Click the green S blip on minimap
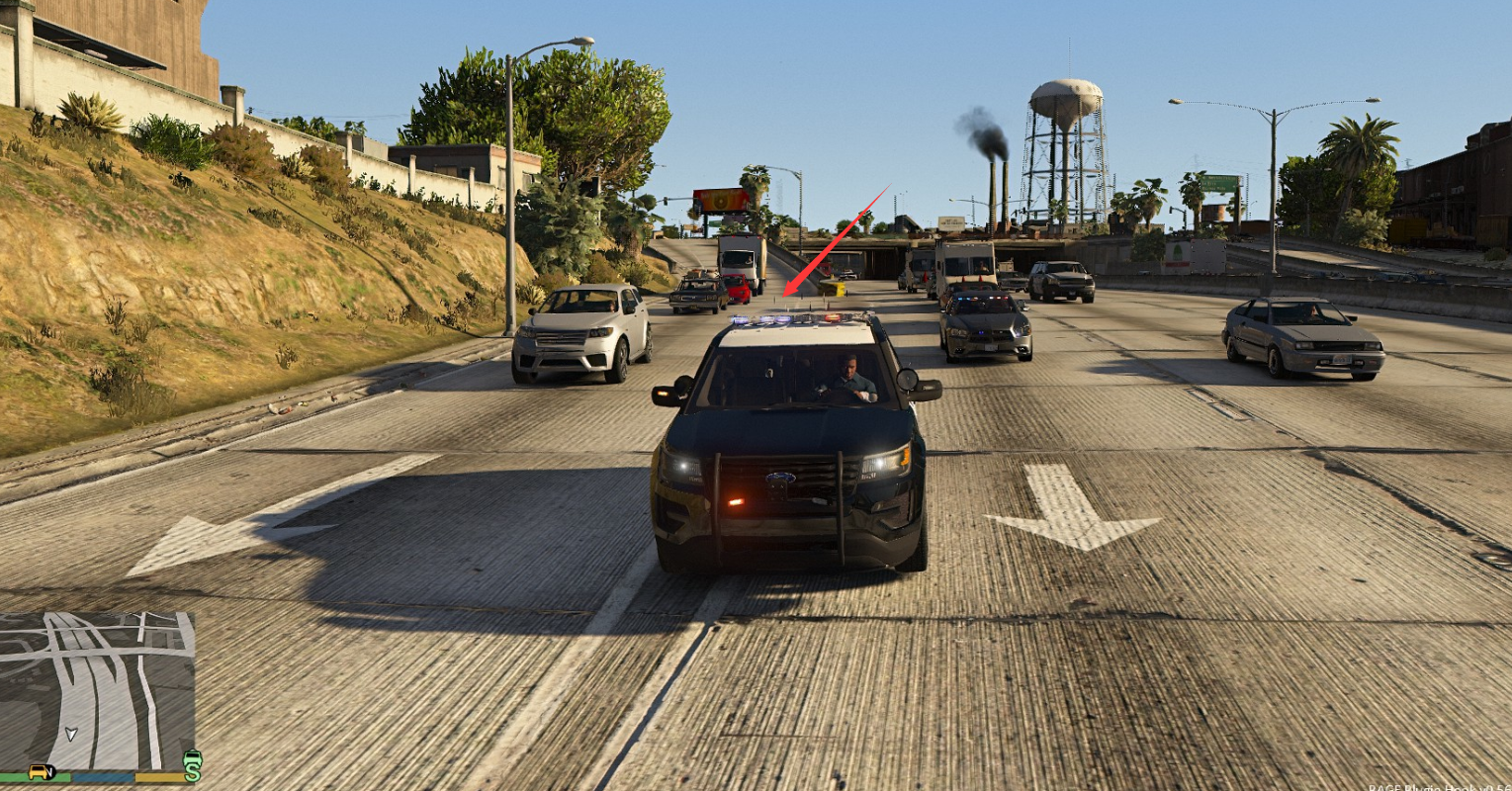1512x791 pixels. click(192, 773)
